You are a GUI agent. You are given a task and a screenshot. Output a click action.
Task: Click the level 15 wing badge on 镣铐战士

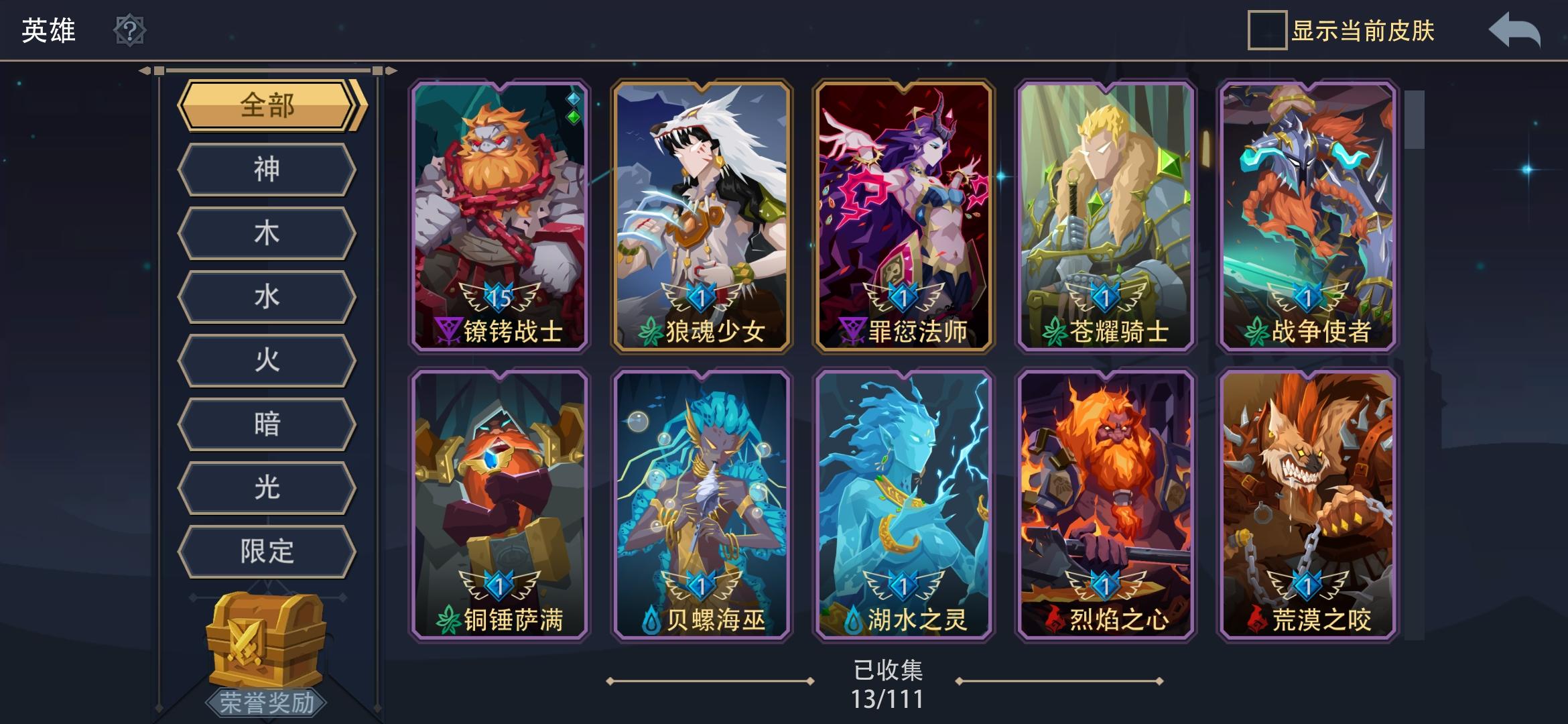pyautogui.click(x=499, y=298)
